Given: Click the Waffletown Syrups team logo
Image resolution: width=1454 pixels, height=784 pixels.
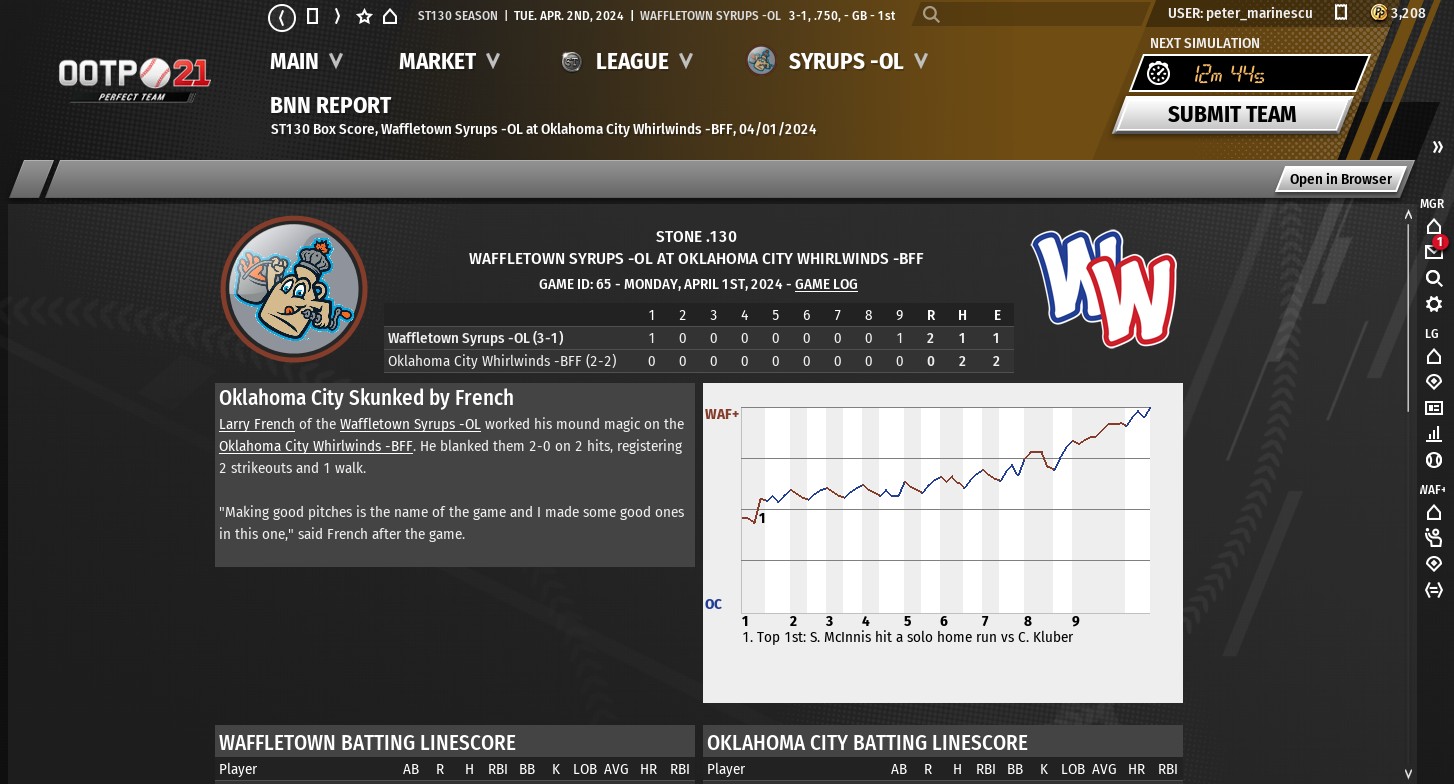Looking at the screenshot, I should click(x=294, y=289).
